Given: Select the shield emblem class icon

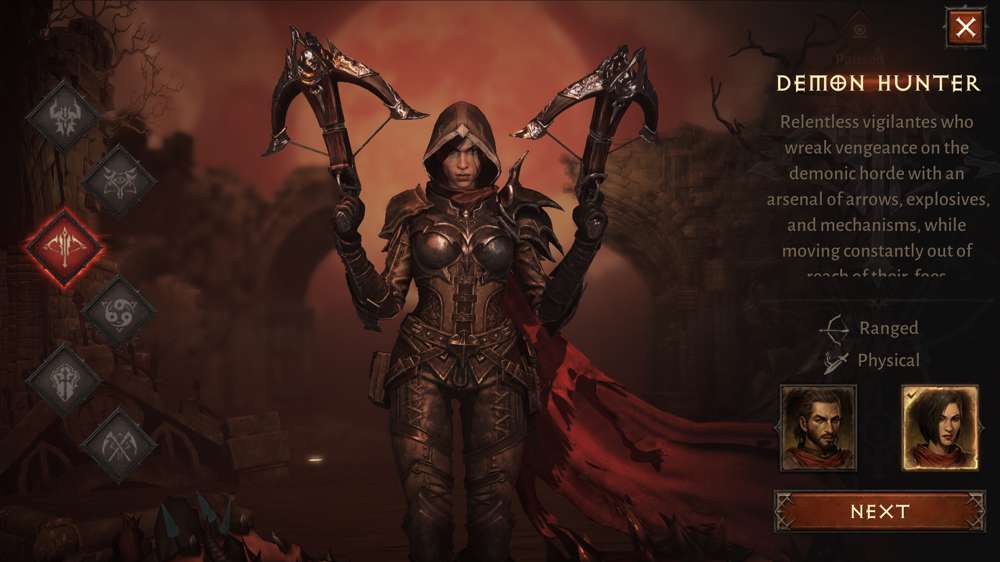Looking at the screenshot, I should [x=64, y=378].
